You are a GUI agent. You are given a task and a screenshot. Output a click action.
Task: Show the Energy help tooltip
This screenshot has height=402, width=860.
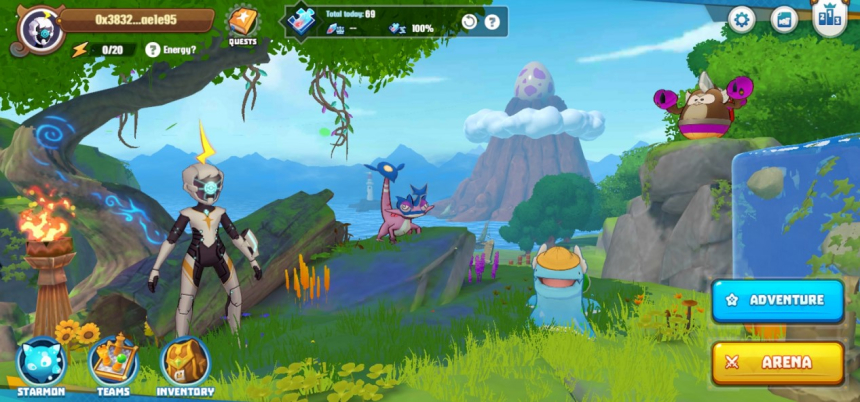153,49
